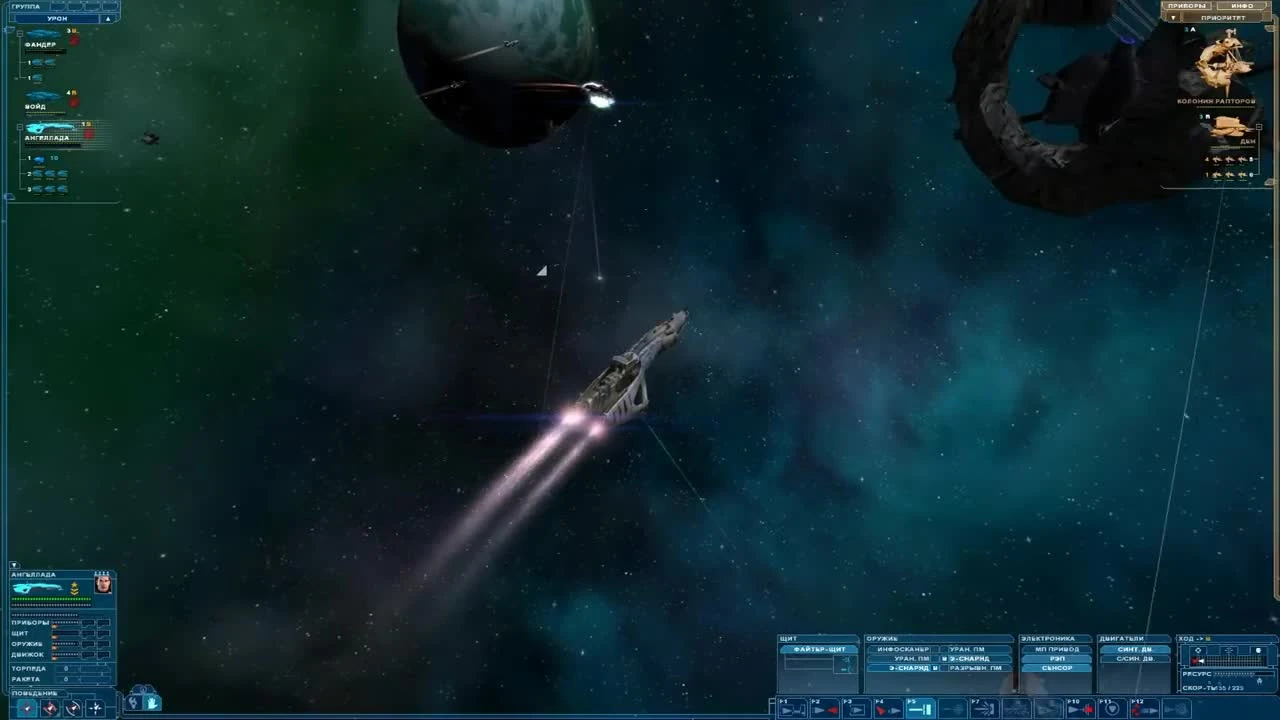The image size is (1280, 720).
Task: Enable the ФАЙТЕР-ЩИТ shield
Action: tap(818, 648)
